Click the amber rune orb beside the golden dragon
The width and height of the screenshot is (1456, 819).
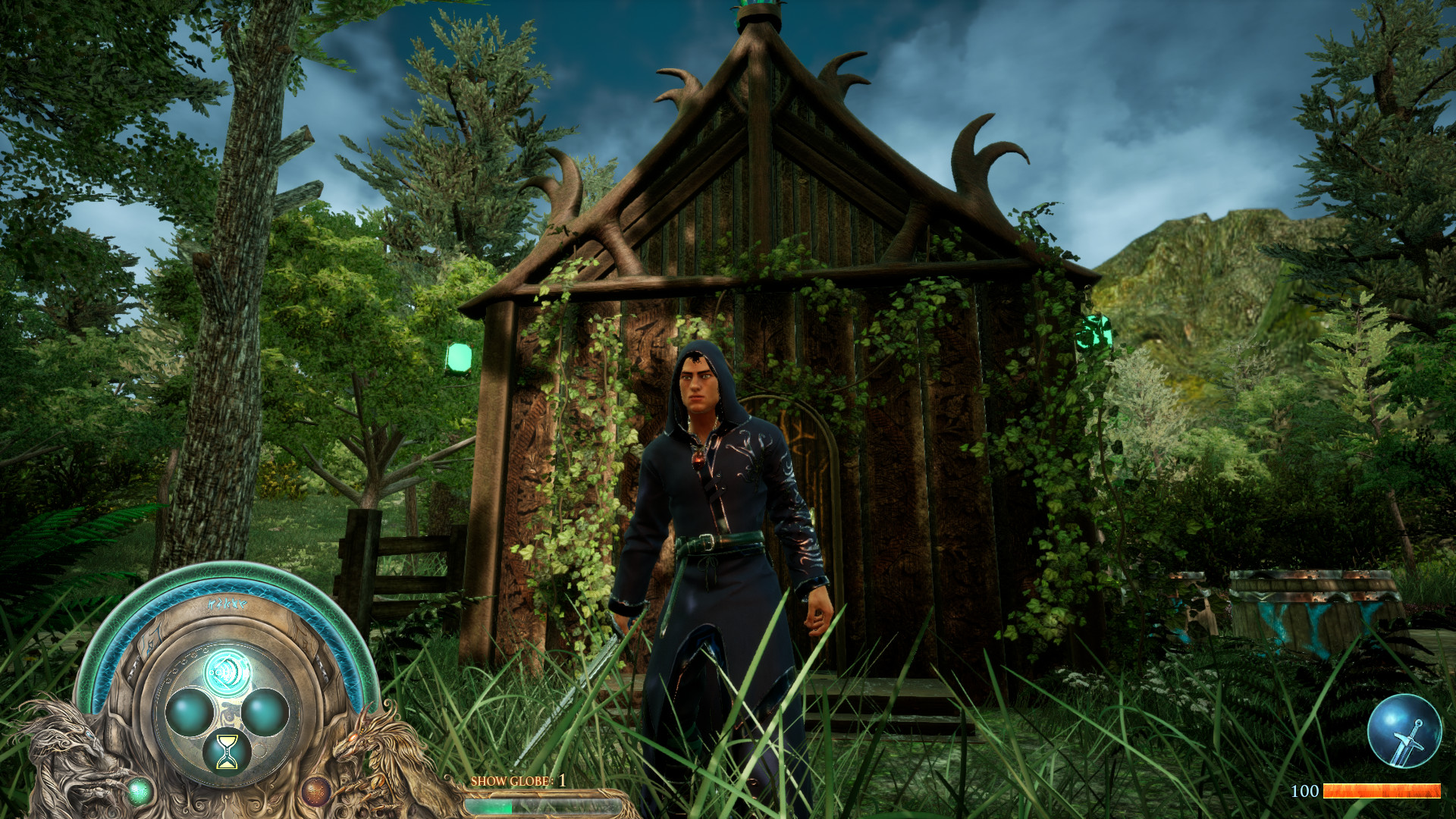316,792
